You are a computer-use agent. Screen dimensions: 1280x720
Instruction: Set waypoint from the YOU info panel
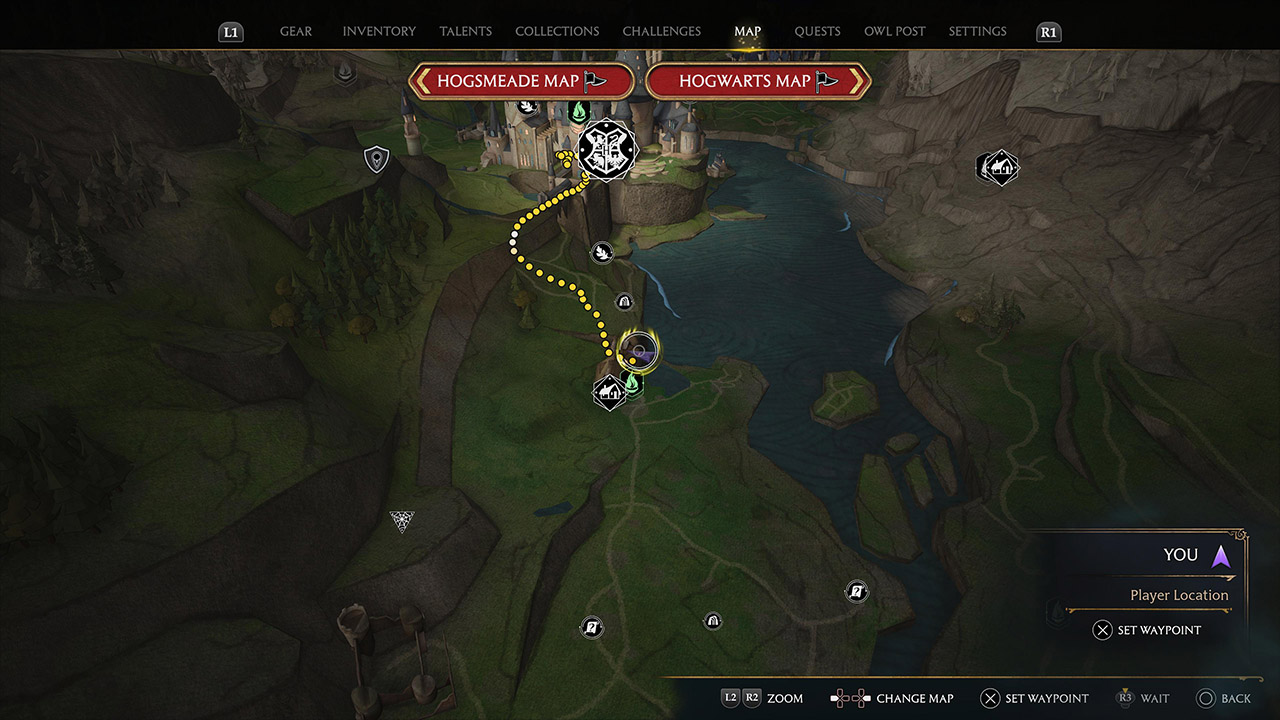pyautogui.click(x=1147, y=630)
